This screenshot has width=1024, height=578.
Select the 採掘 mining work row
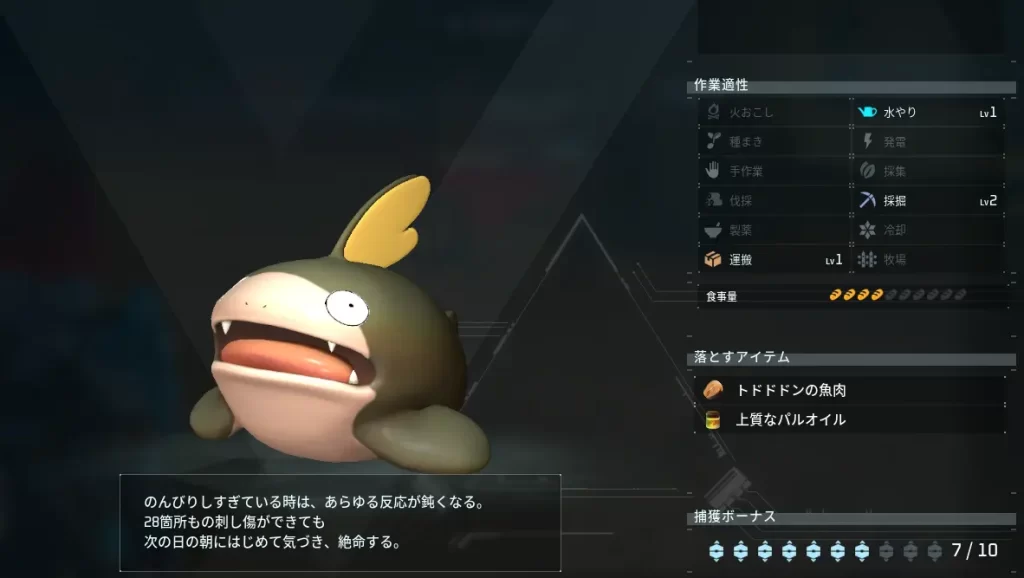tap(927, 200)
